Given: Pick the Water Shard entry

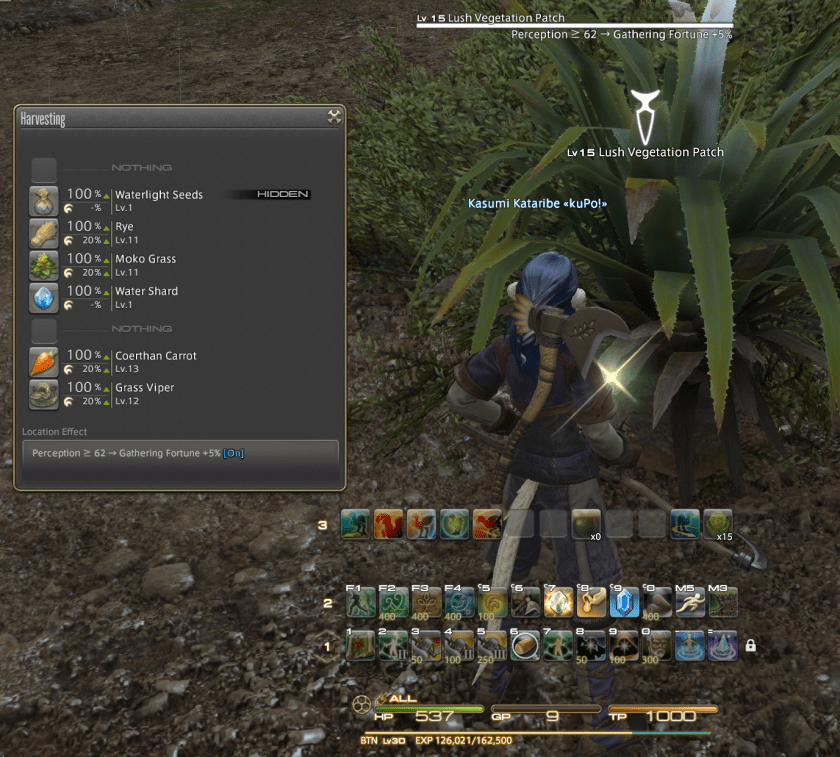Looking at the screenshot, I should tap(146, 291).
